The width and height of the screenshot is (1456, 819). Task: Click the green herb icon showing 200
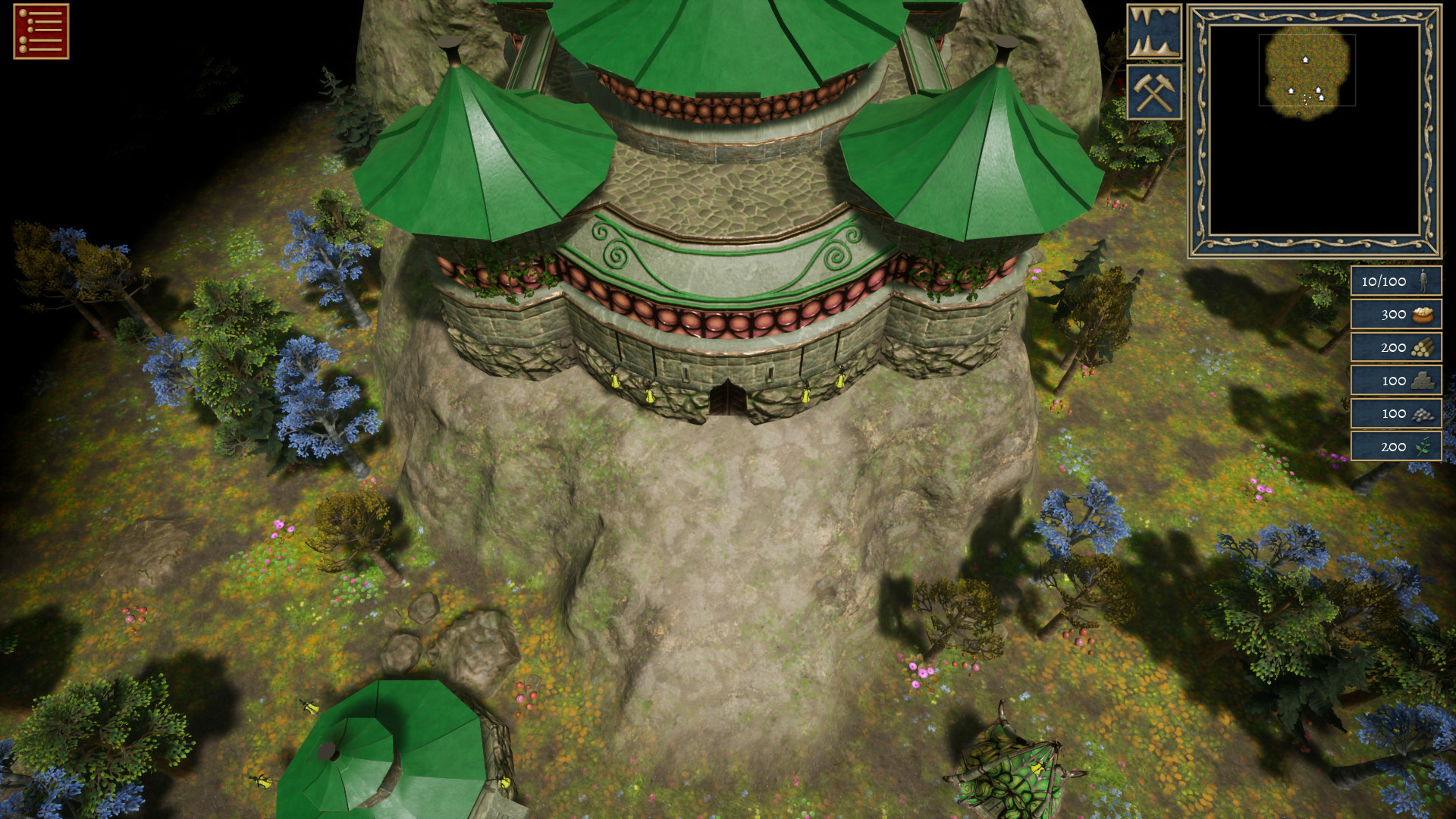[x=1424, y=447]
